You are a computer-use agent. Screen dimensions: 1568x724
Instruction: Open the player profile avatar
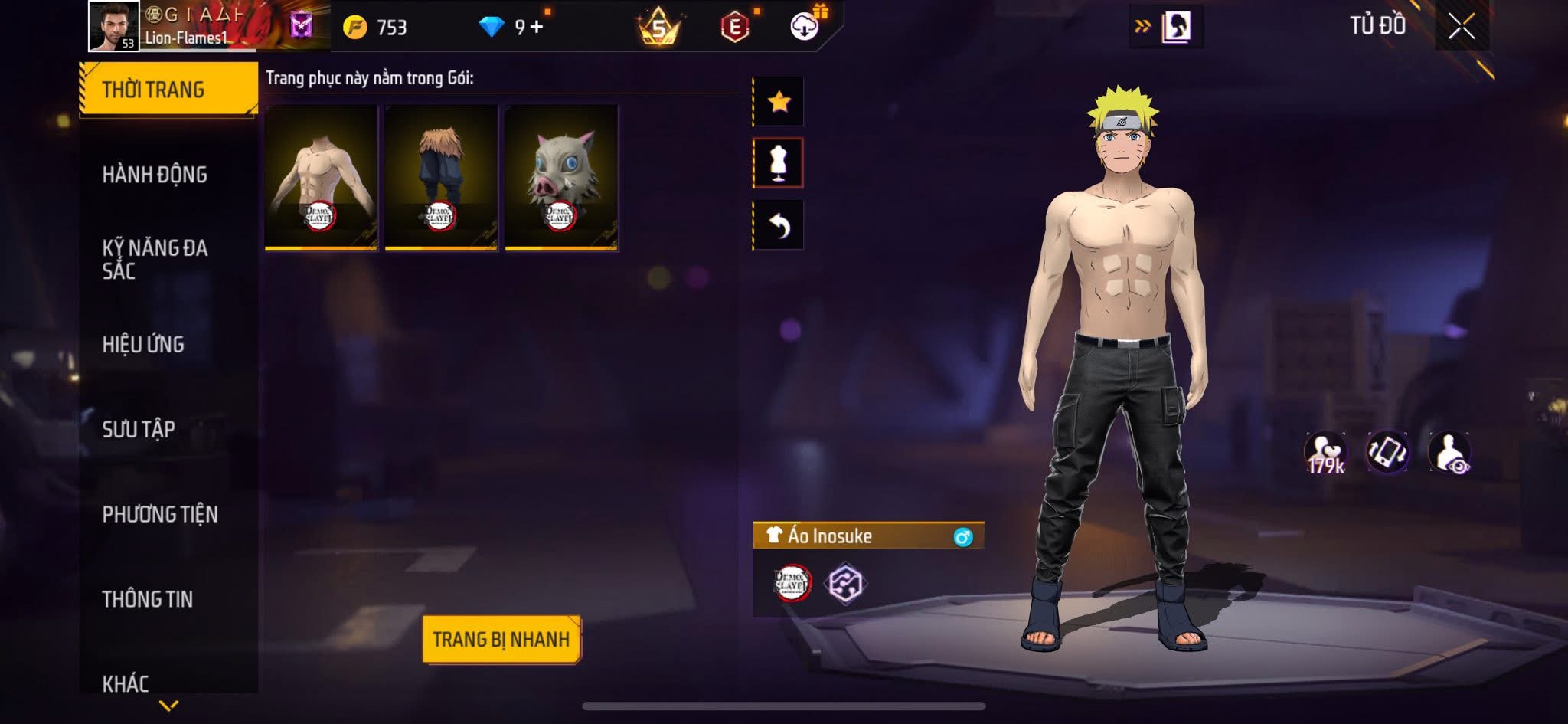point(114,26)
